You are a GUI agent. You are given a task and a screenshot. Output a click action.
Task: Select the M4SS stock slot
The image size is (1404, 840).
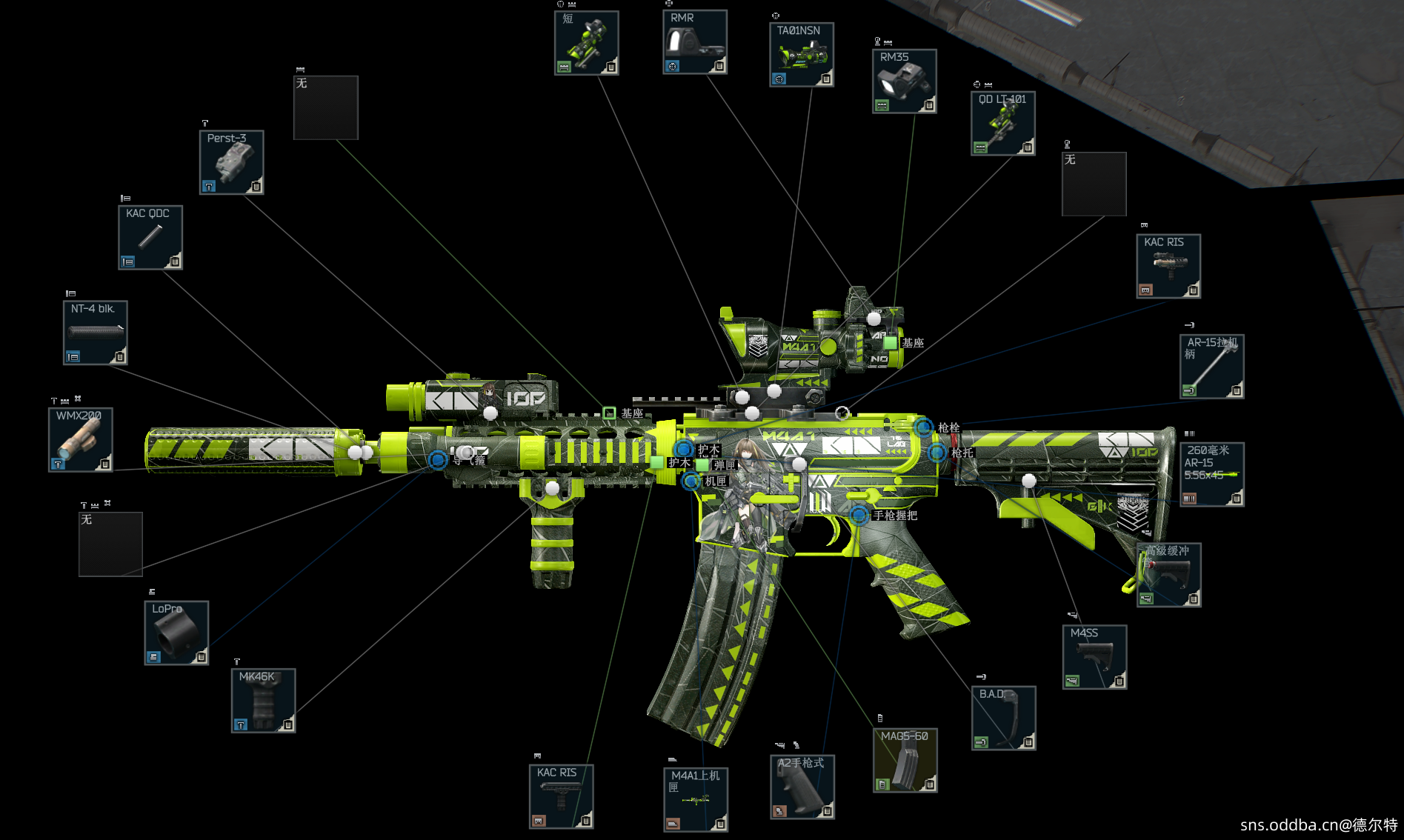tap(1094, 657)
